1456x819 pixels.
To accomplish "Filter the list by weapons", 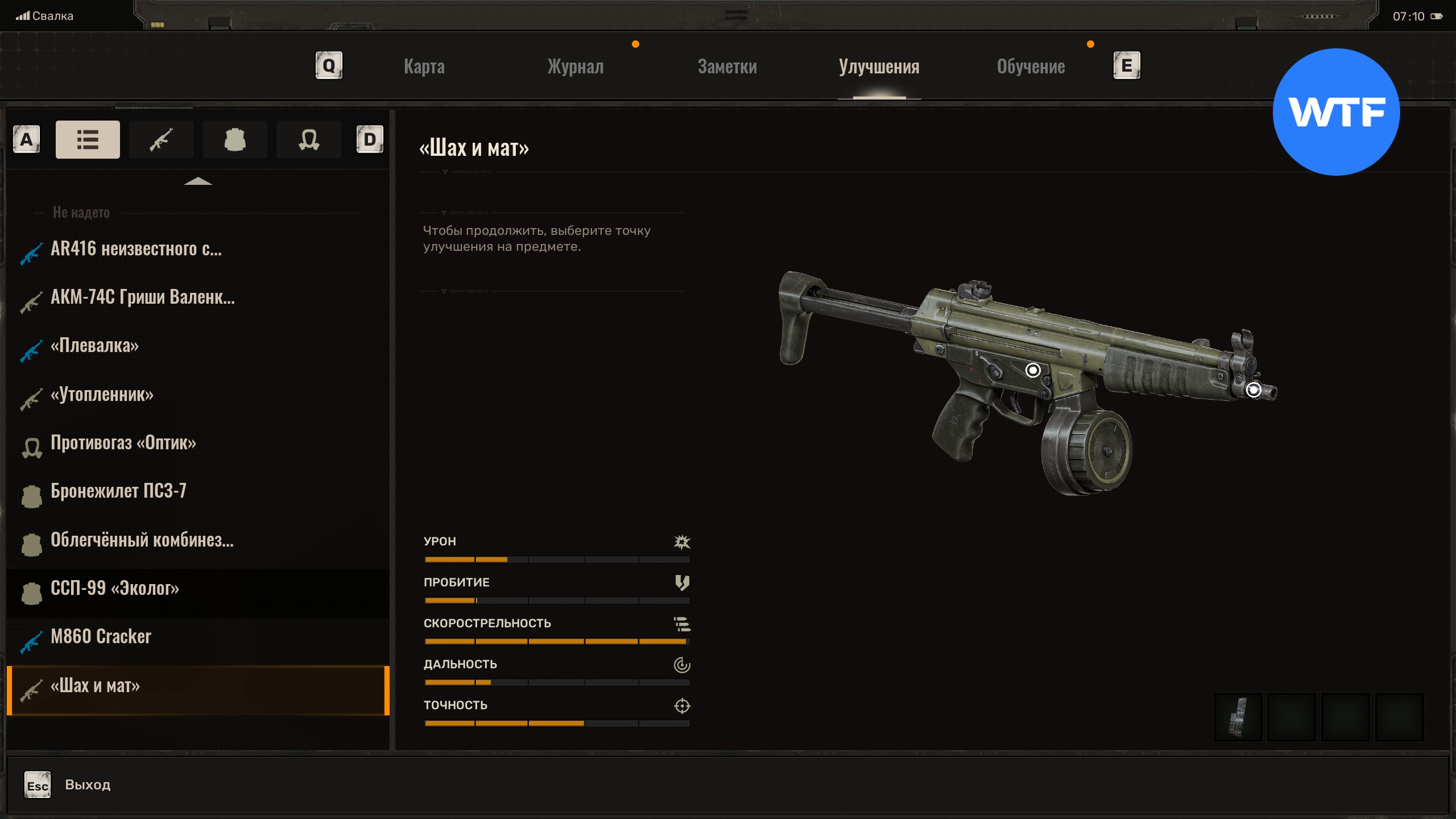I will 161,139.
